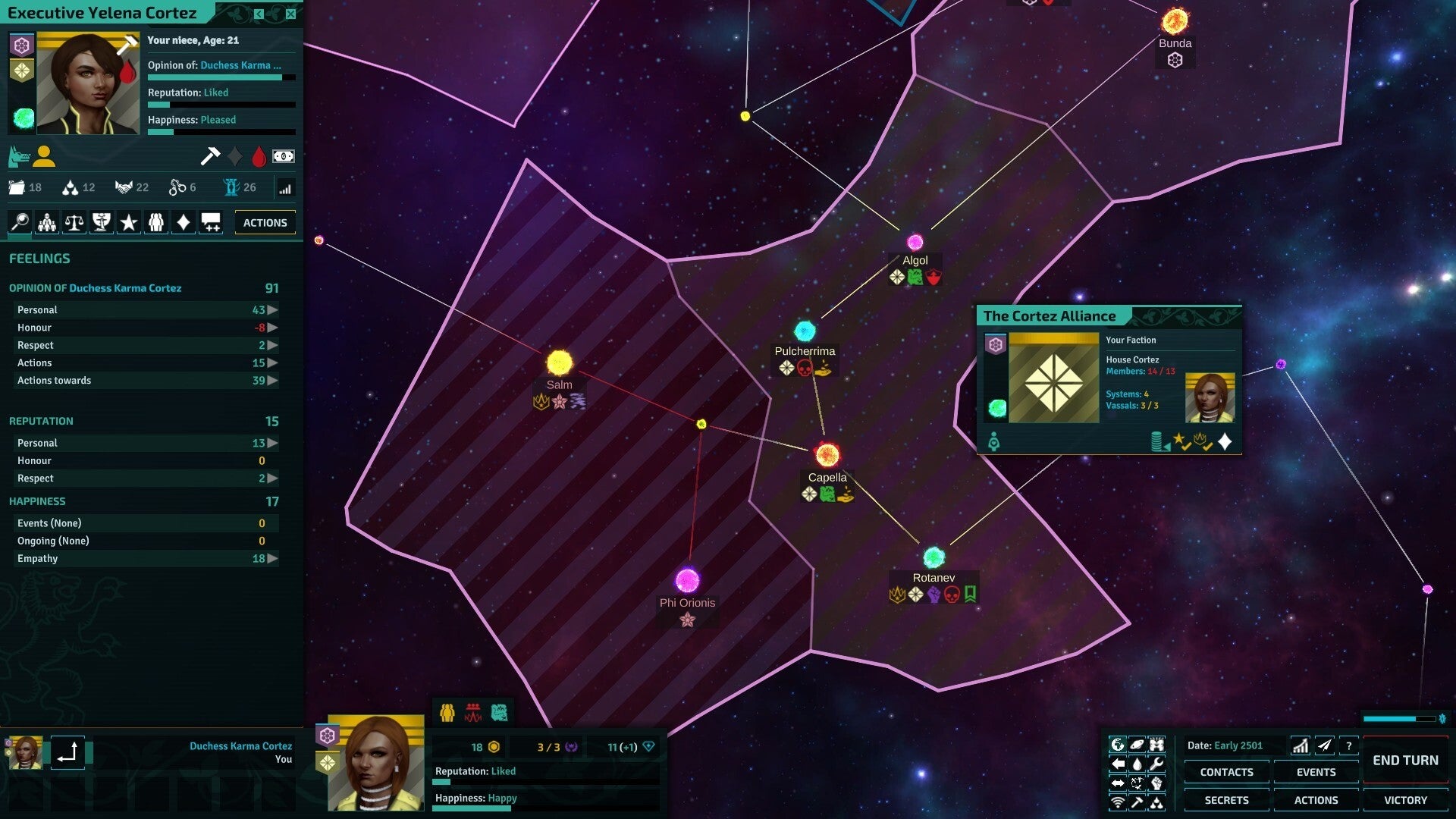Viewport: 1456px width, 819px height.
Task: Close the Yelena Cortez character panel
Action: tap(290, 14)
